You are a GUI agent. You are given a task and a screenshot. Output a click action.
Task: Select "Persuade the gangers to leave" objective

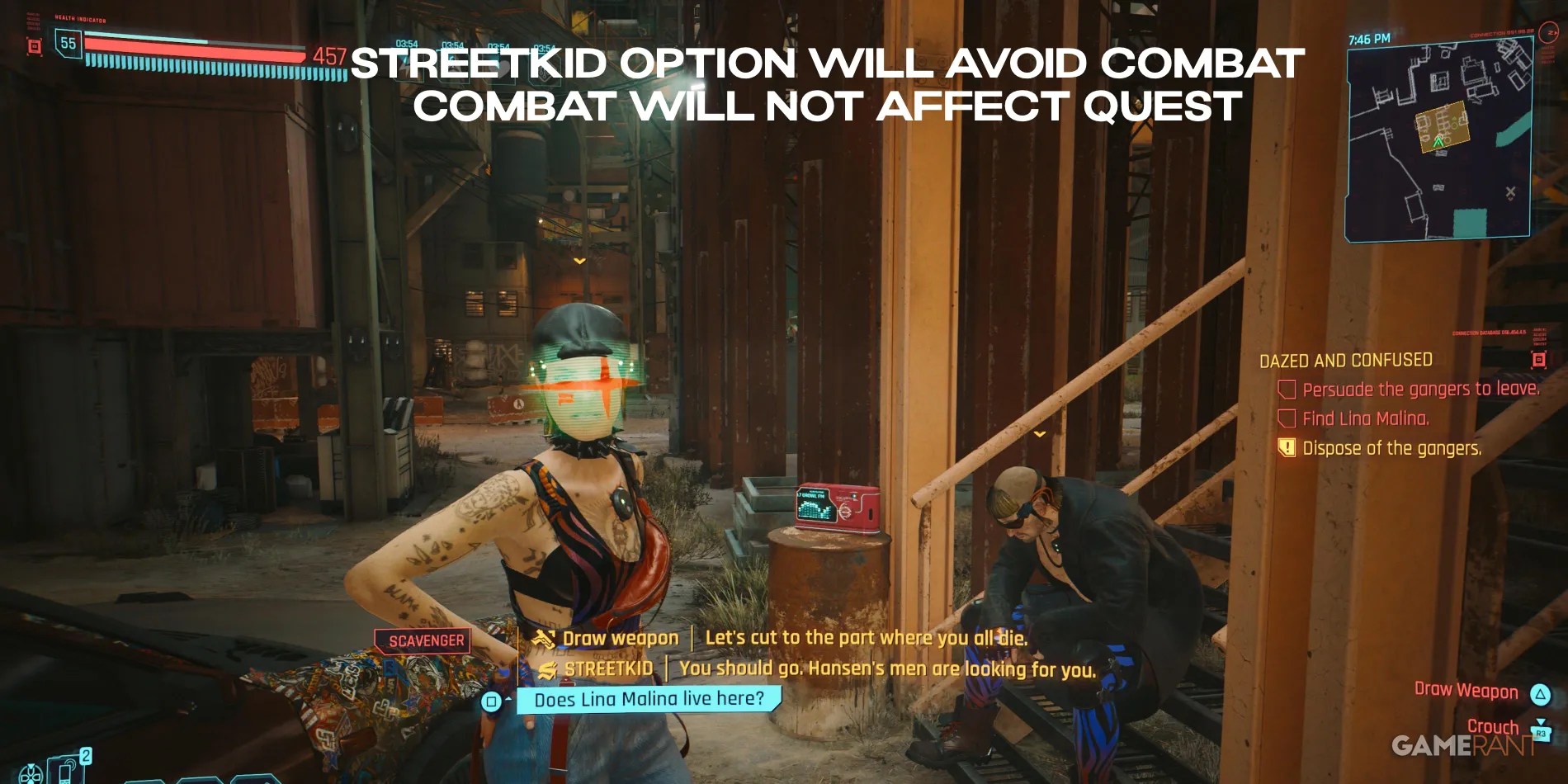tap(1419, 390)
